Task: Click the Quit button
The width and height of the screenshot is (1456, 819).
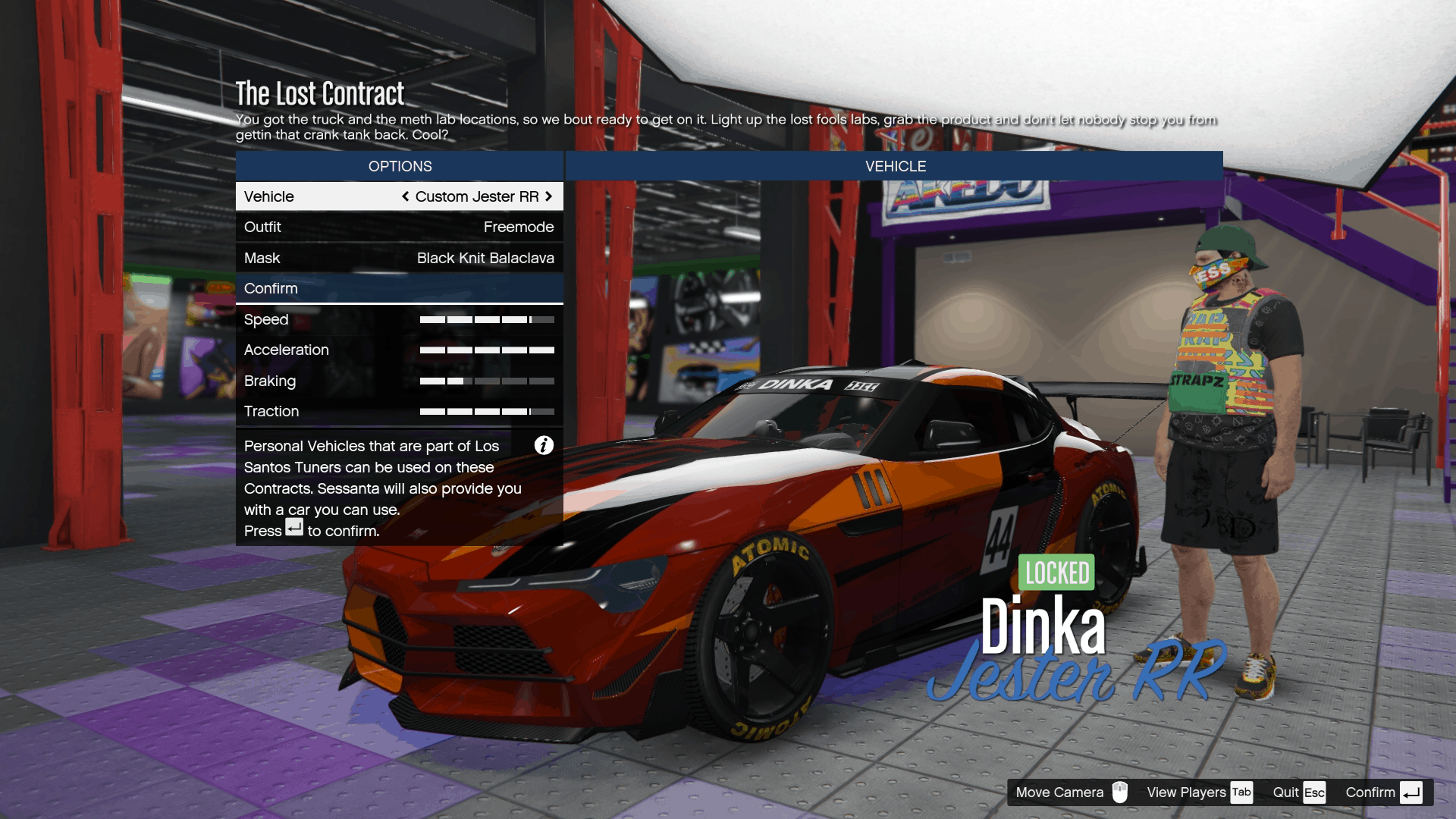Action: click(x=1288, y=792)
